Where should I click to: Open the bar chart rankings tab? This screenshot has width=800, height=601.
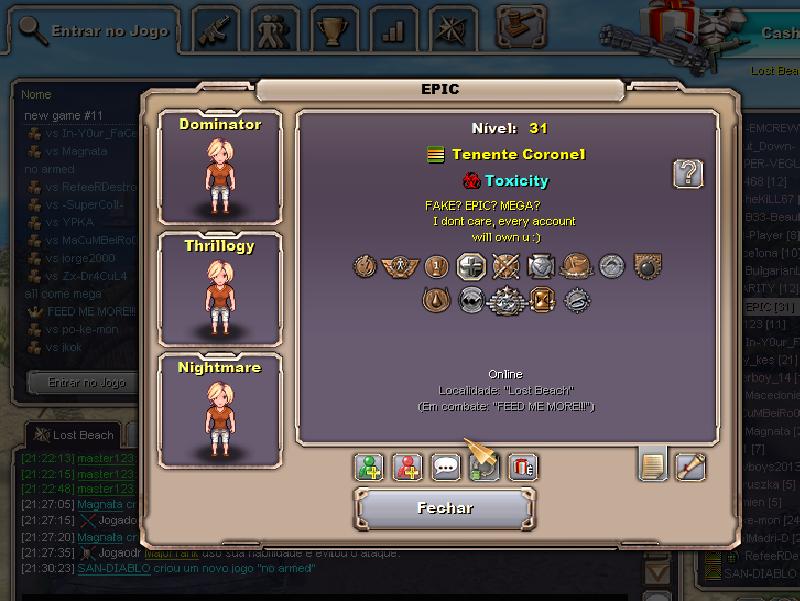[392, 30]
